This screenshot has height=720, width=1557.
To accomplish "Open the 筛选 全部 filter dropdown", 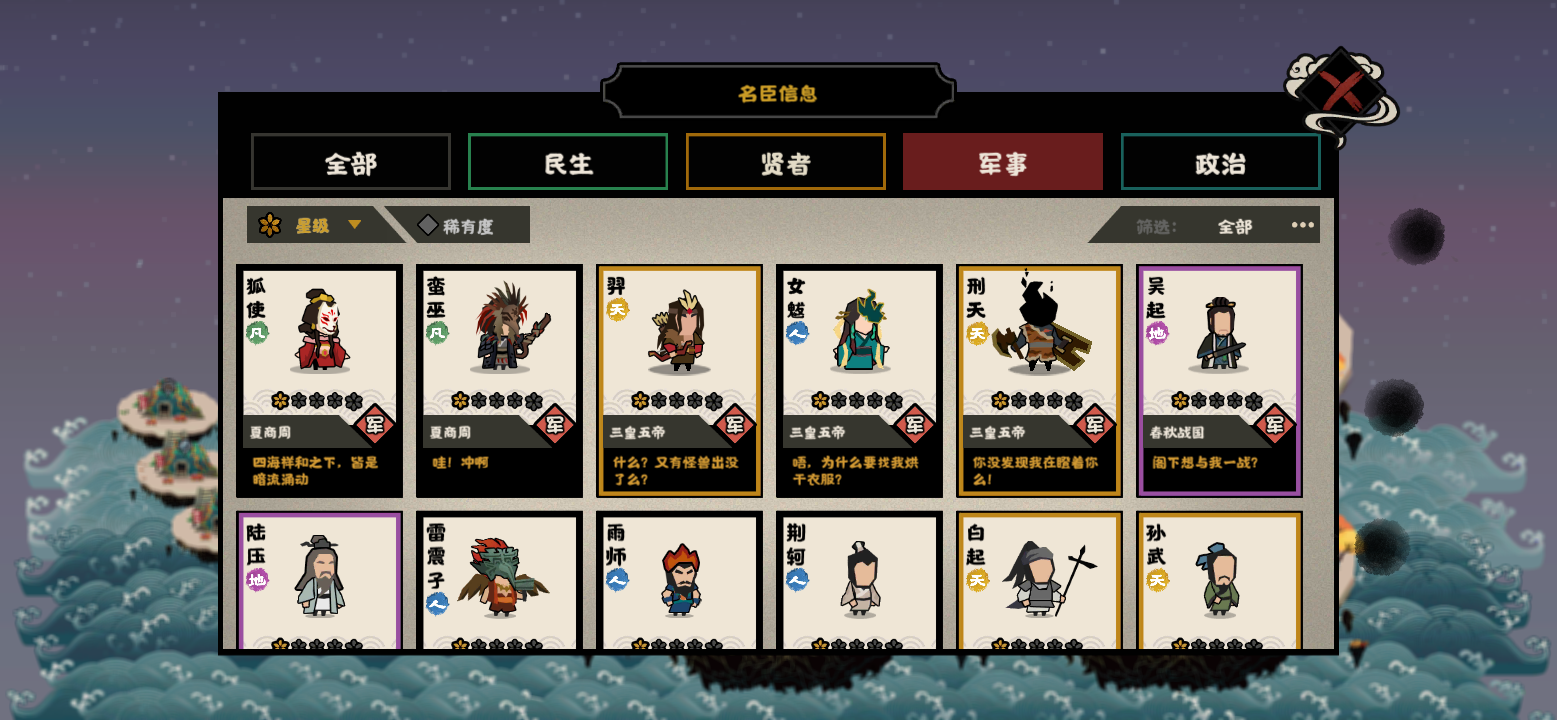I will coord(1237,226).
